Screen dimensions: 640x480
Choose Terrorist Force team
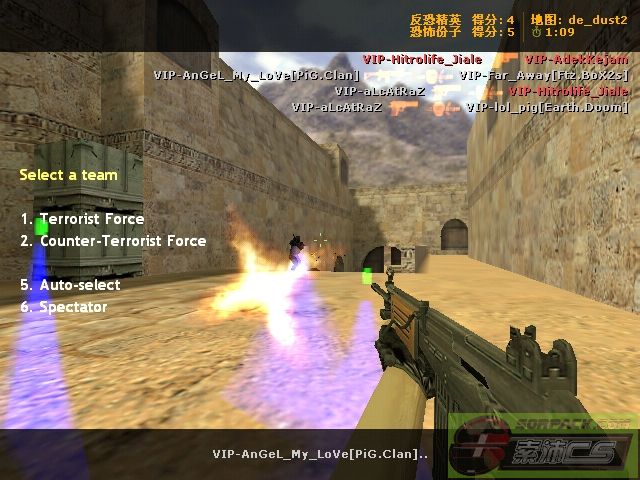point(91,219)
